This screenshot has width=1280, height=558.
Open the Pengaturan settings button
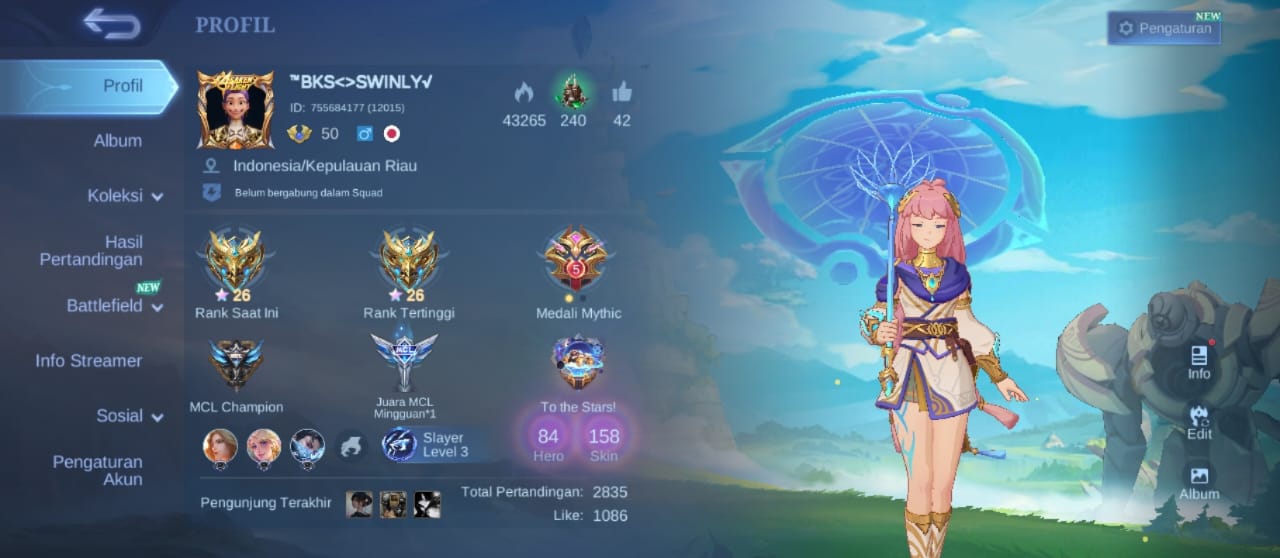pos(1164,29)
